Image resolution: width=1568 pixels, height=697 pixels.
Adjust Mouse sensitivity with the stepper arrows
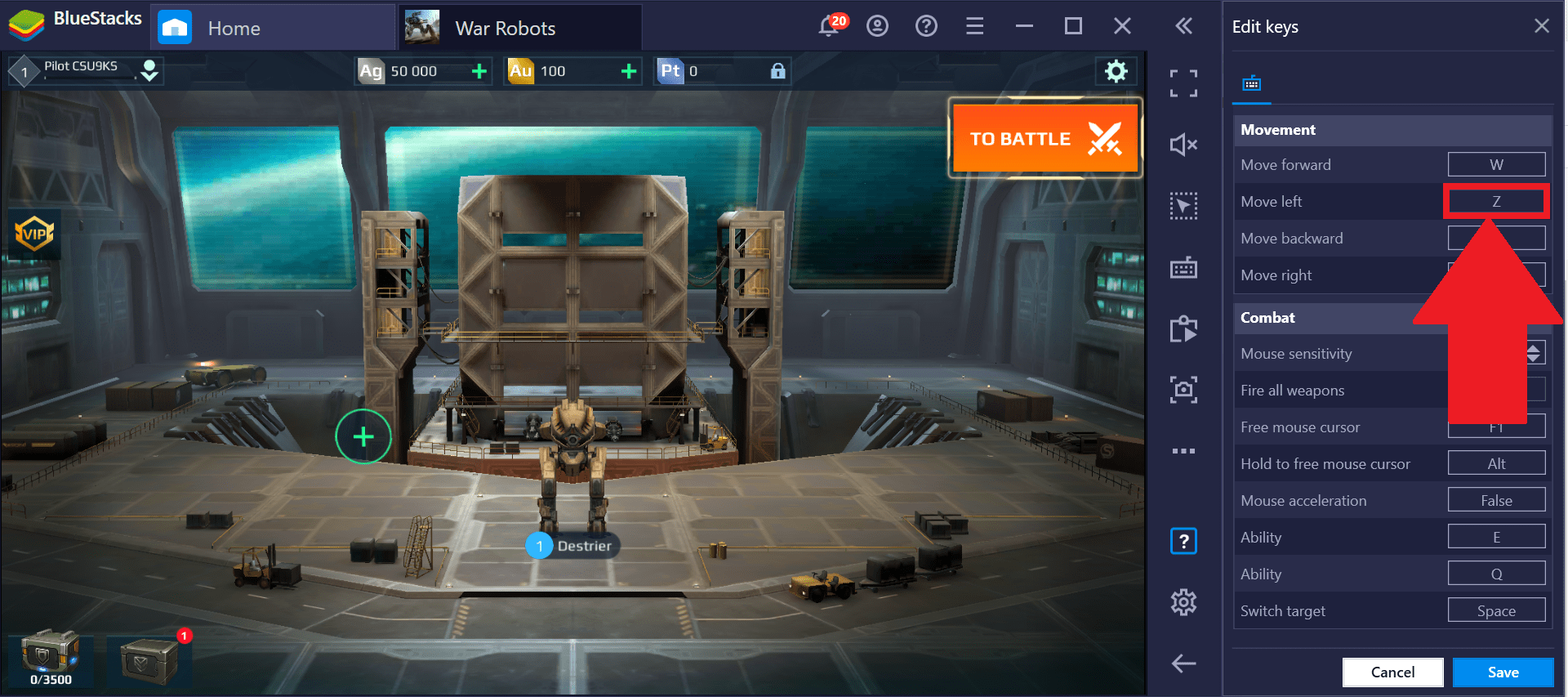[1533, 352]
